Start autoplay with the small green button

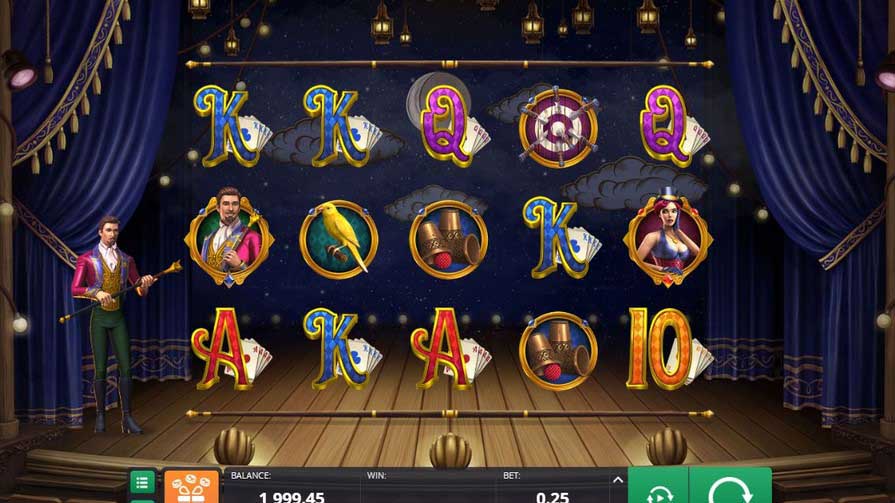pos(658,489)
